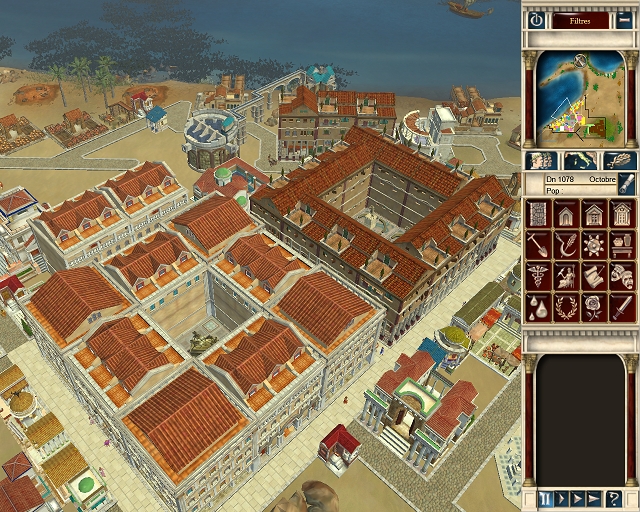The height and width of the screenshot is (512, 640).
Task: Click the city minimap
Action: tap(580, 95)
